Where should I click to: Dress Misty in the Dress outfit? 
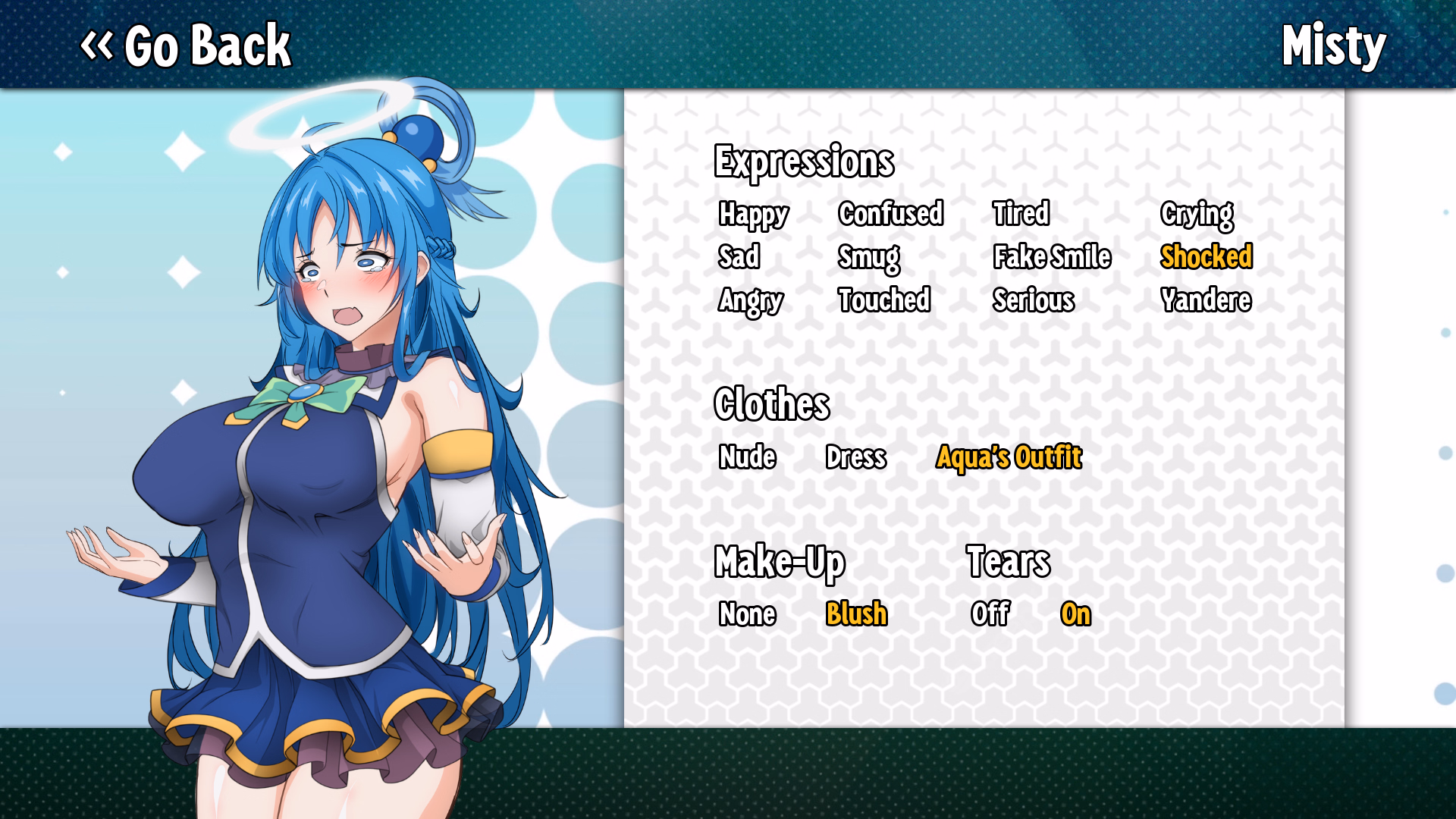coord(856,458)
